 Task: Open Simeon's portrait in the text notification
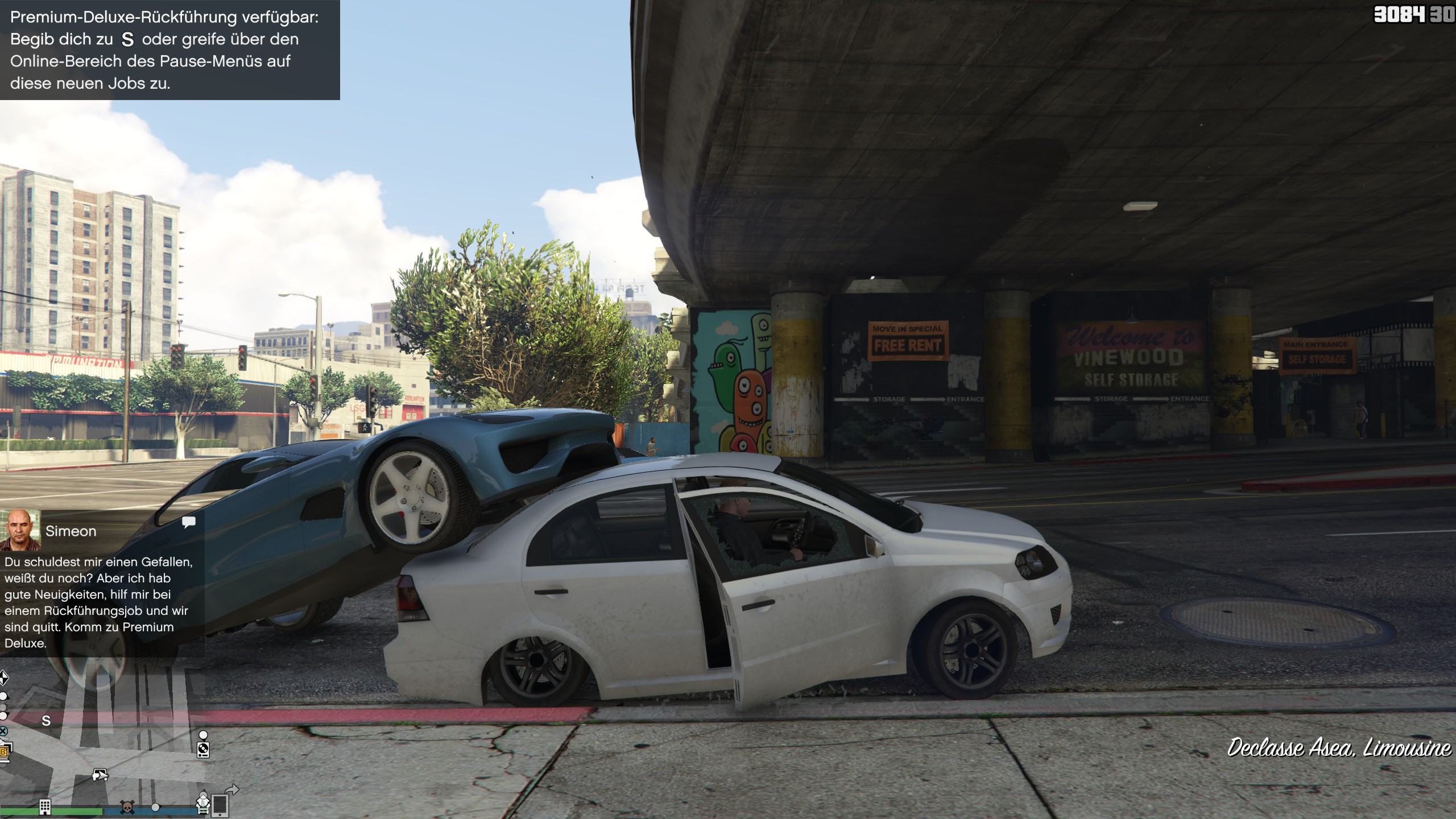(20, 530)
